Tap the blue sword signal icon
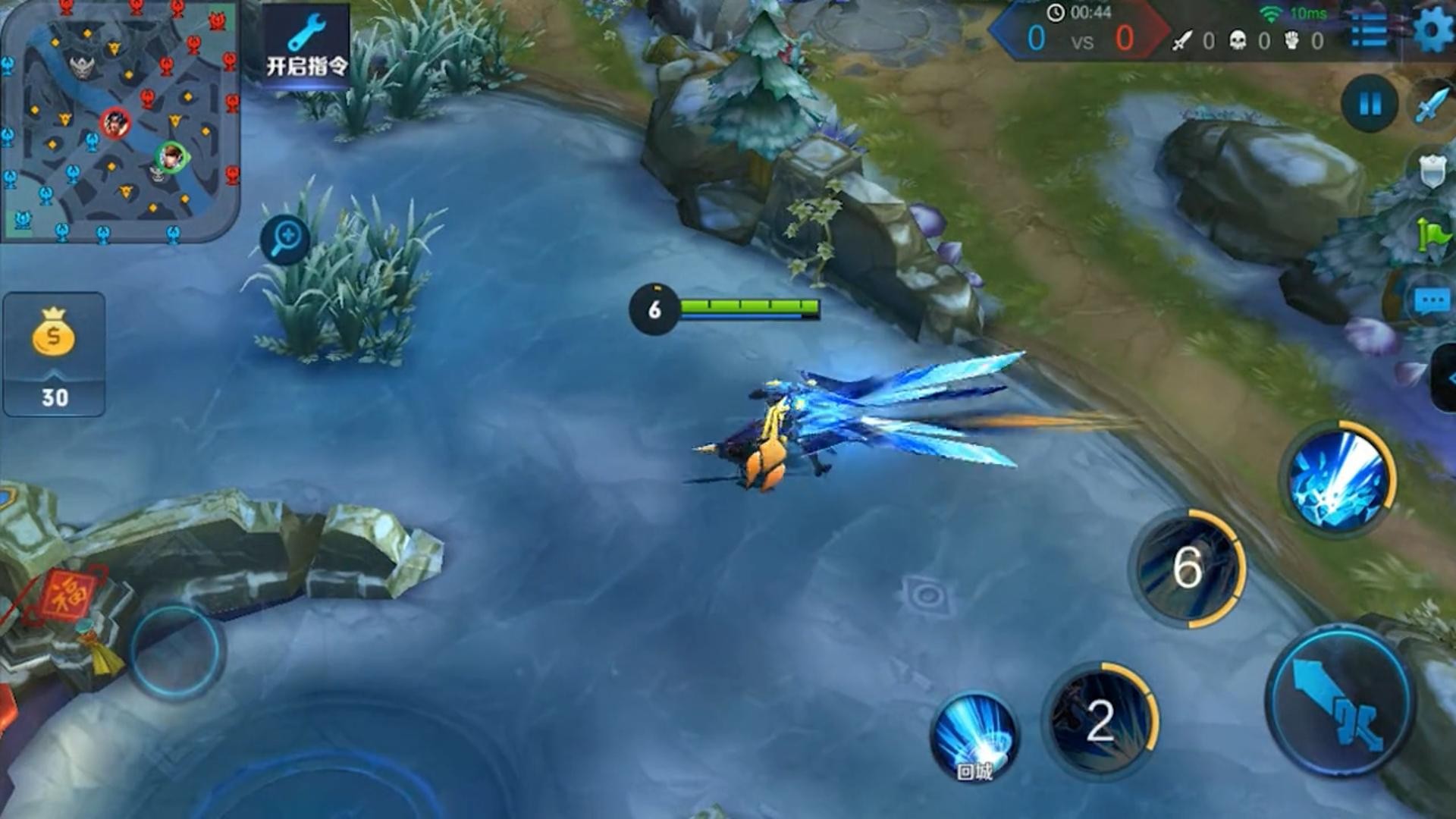 click(x=1432, y=105)
